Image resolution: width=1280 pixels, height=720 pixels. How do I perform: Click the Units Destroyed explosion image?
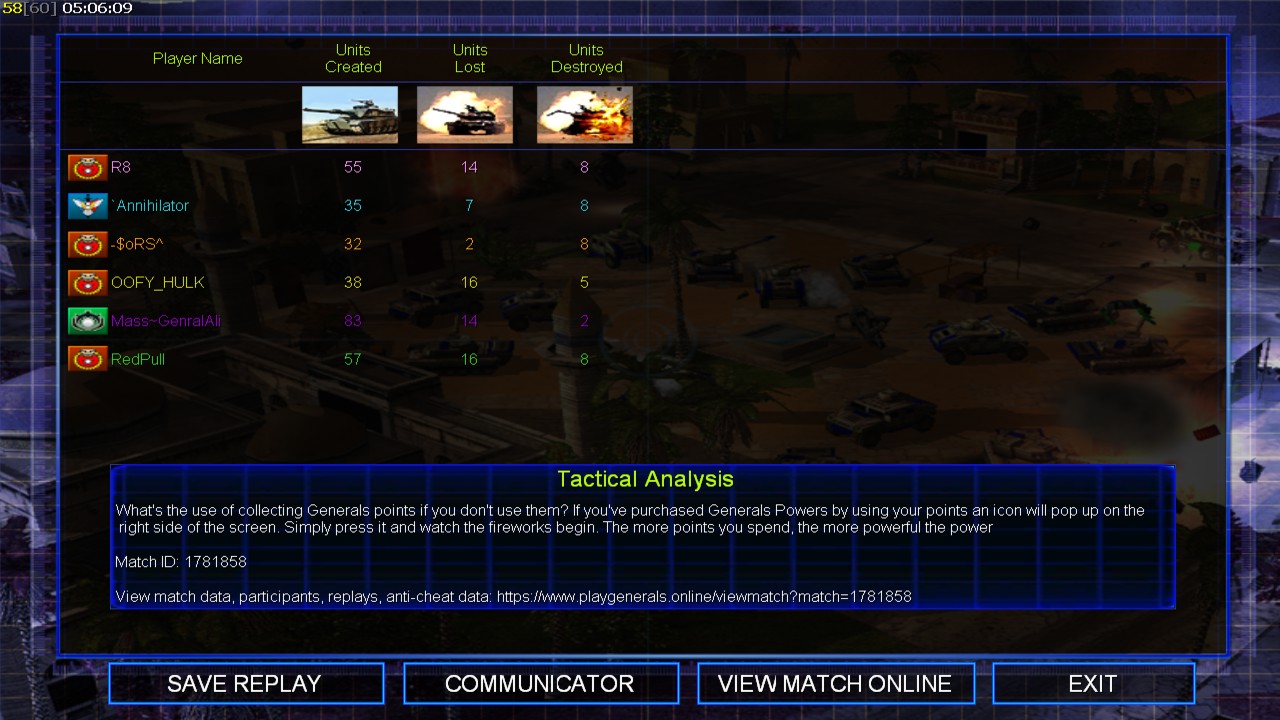(x=585, y=115)
